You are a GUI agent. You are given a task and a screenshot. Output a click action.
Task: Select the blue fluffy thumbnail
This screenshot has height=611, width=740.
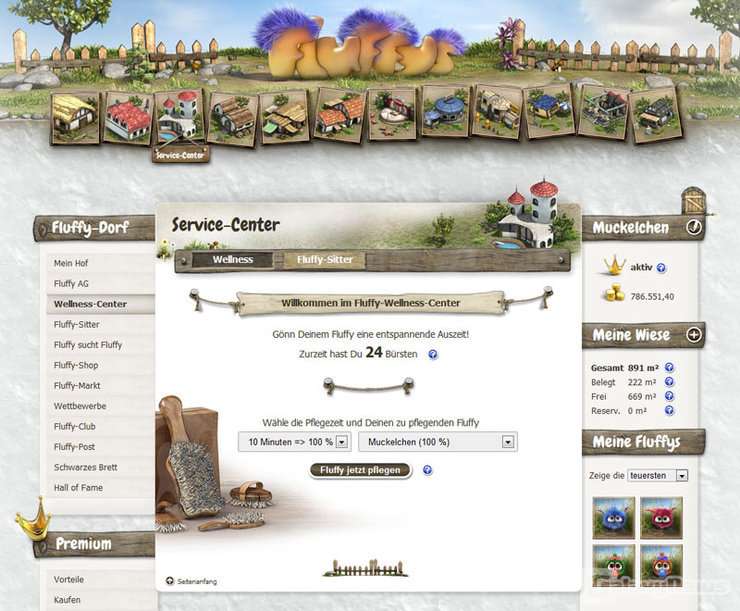pos(614,518)
